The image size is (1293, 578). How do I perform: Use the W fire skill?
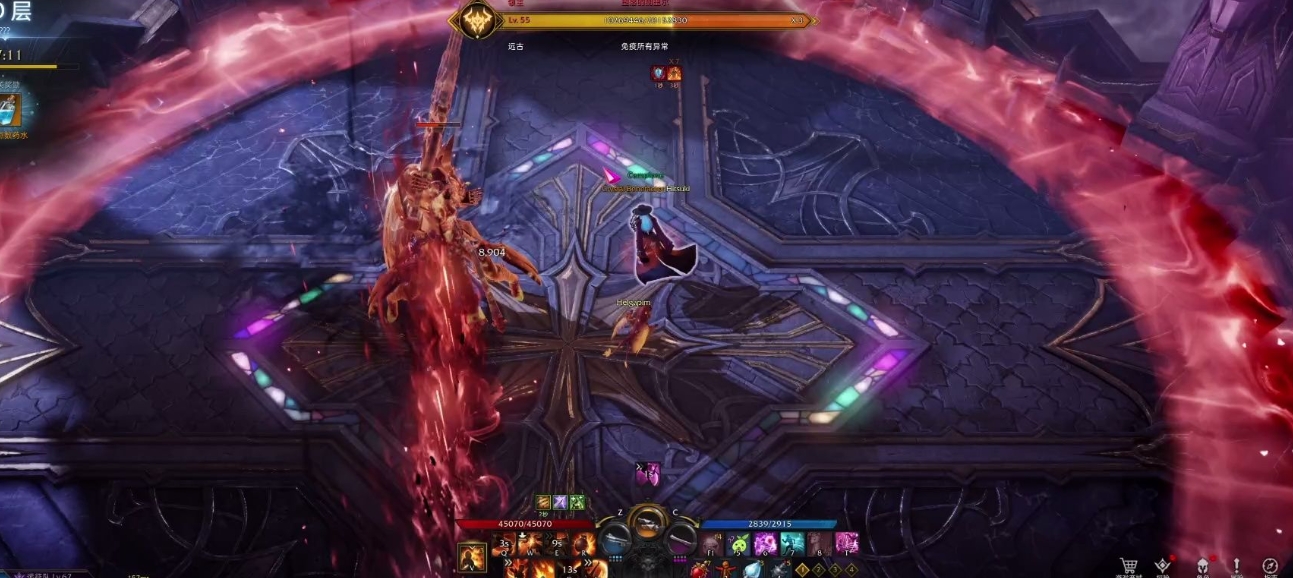pos(531,544)
